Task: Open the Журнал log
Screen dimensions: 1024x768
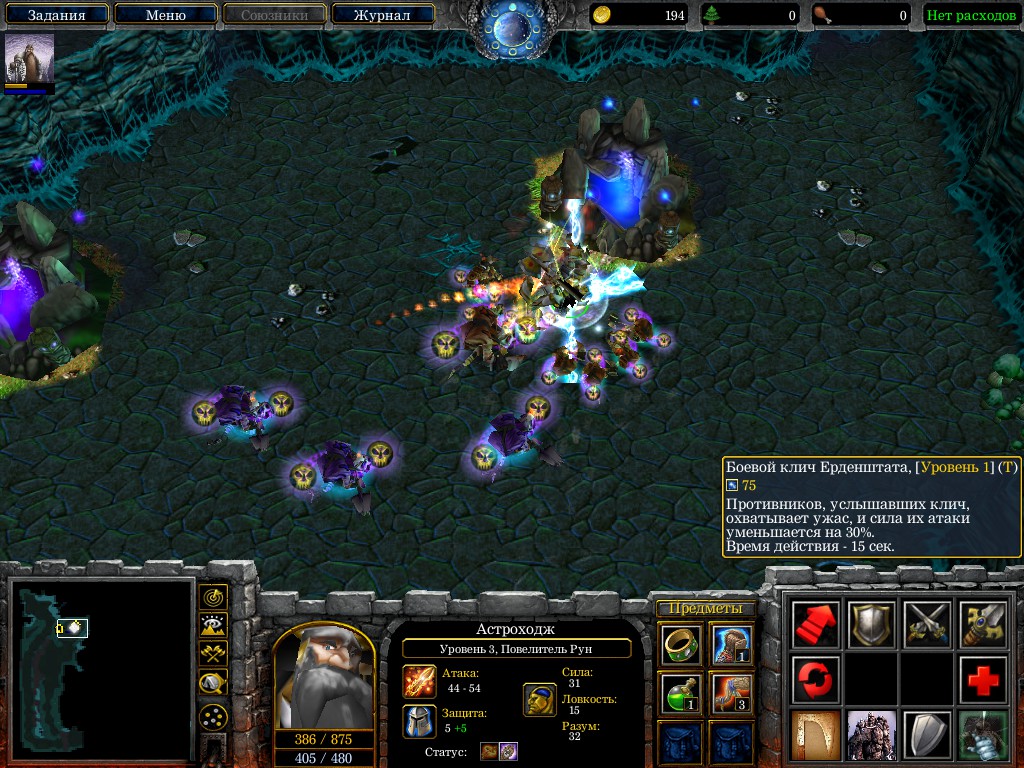Action: [381, 15]
